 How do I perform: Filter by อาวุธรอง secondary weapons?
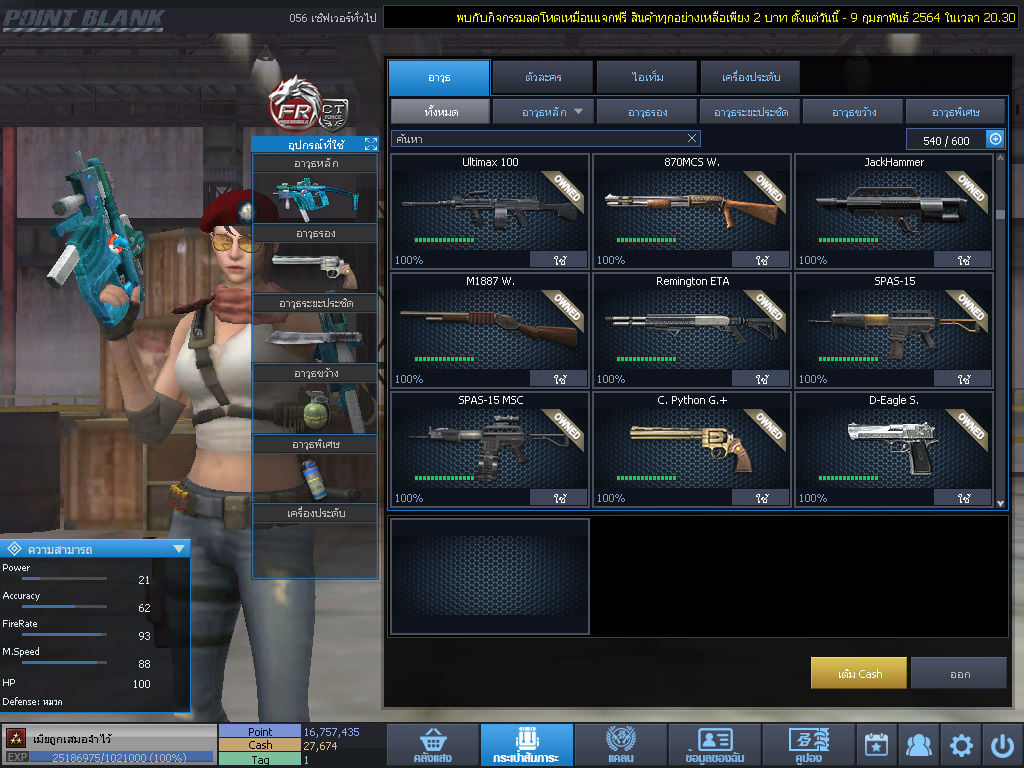point(647,112)
